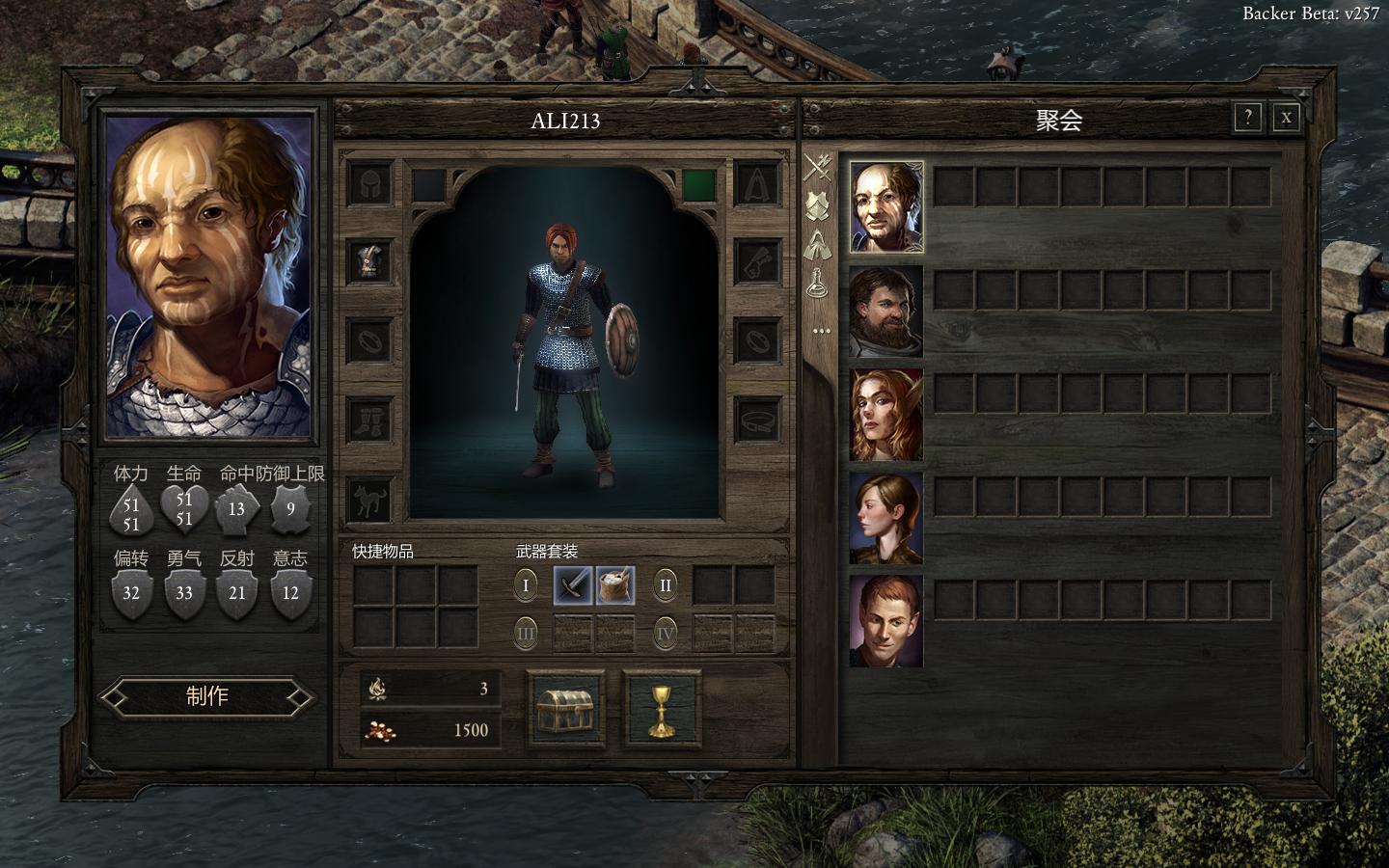Choose the red-haired elf woman portrait
The image size is (1389, 868).
[x=885, y=415]
